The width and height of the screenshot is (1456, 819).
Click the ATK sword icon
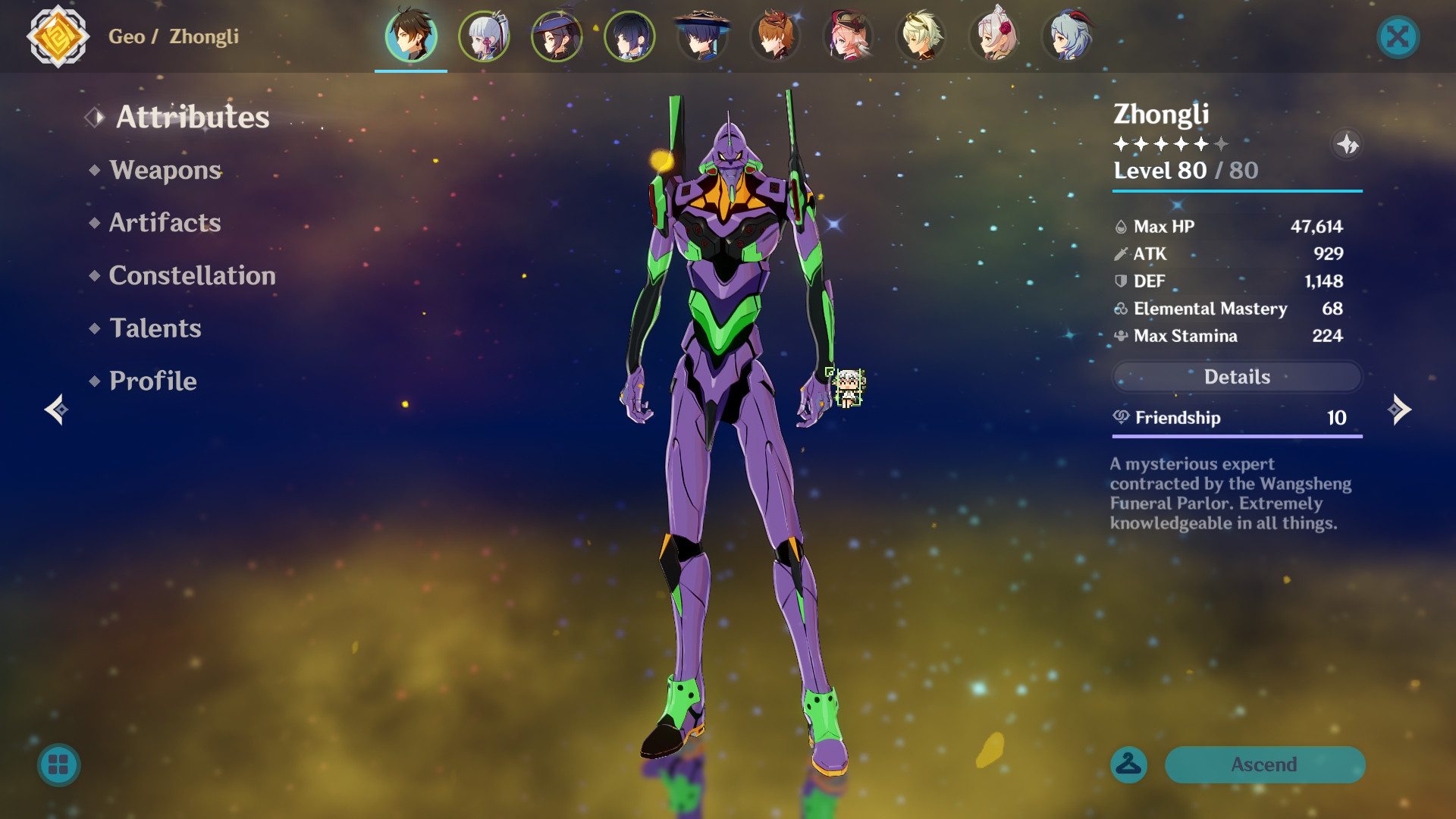tap(1120, 254)
